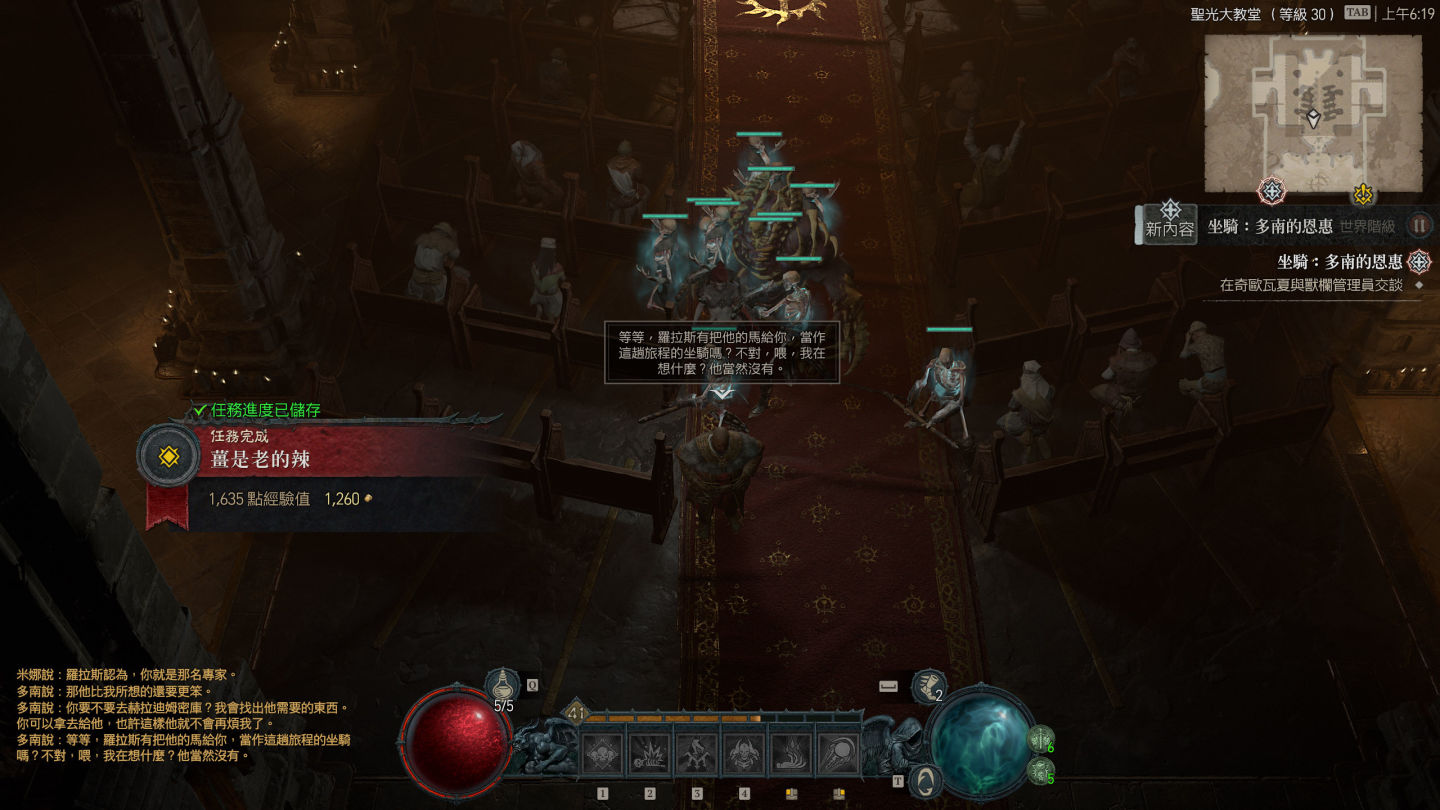This screenshot has height=810, width=1440.
Task: Activate the evade boot icon
Action: tap(928, 686)
